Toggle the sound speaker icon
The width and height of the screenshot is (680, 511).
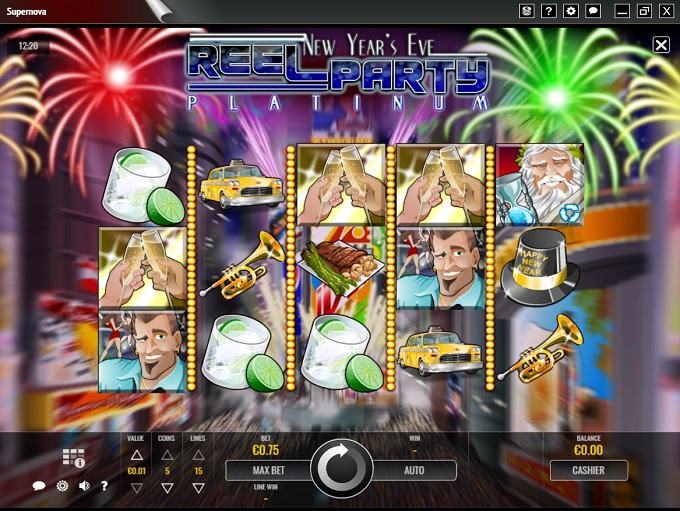[x=84, y=486]
